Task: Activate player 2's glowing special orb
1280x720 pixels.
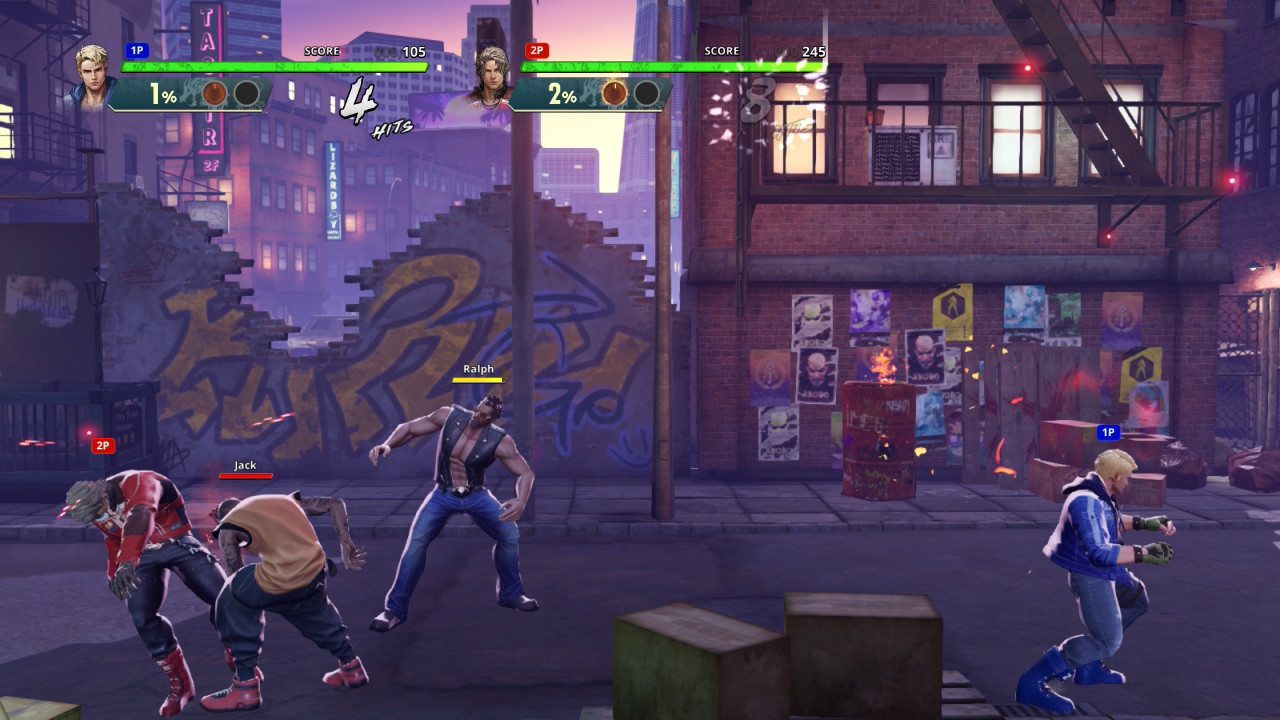Action: [615, 94]
